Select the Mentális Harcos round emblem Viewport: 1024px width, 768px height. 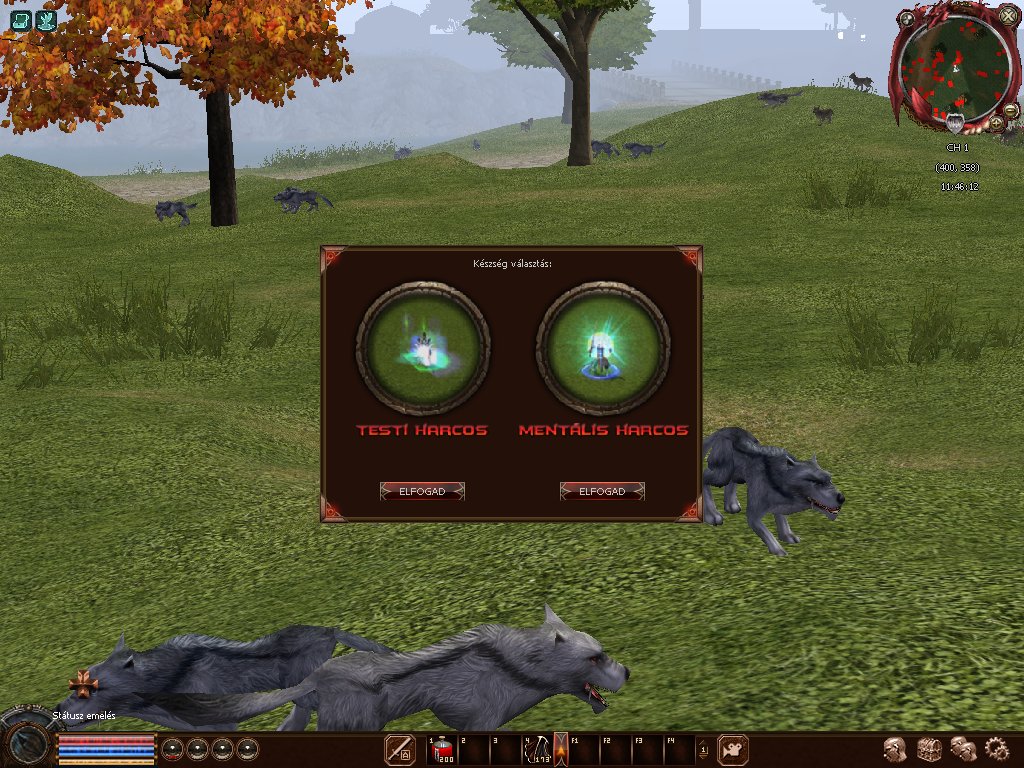(603, 347)
